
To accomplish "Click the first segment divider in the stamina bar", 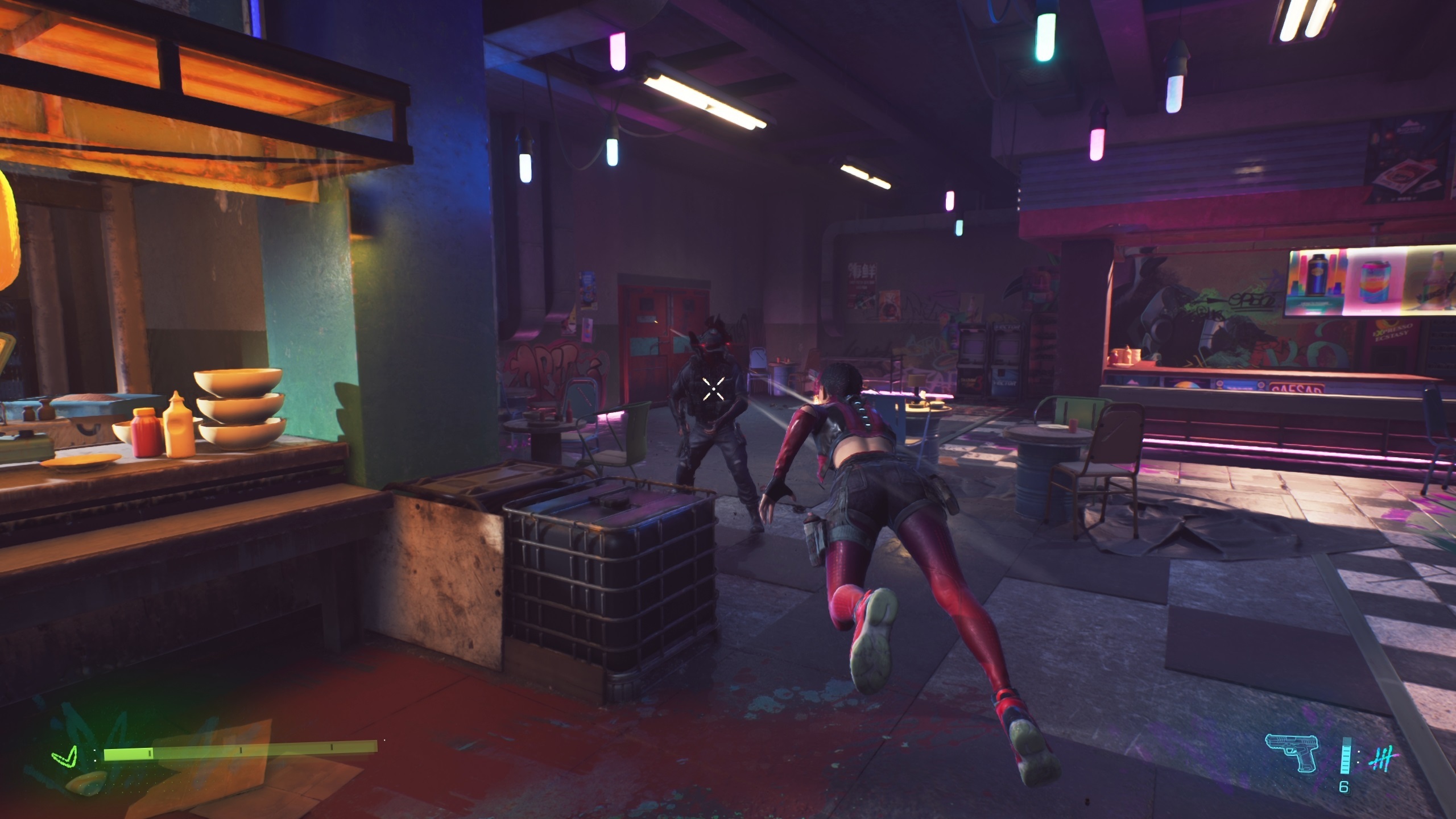I will (x=149, y=753).
